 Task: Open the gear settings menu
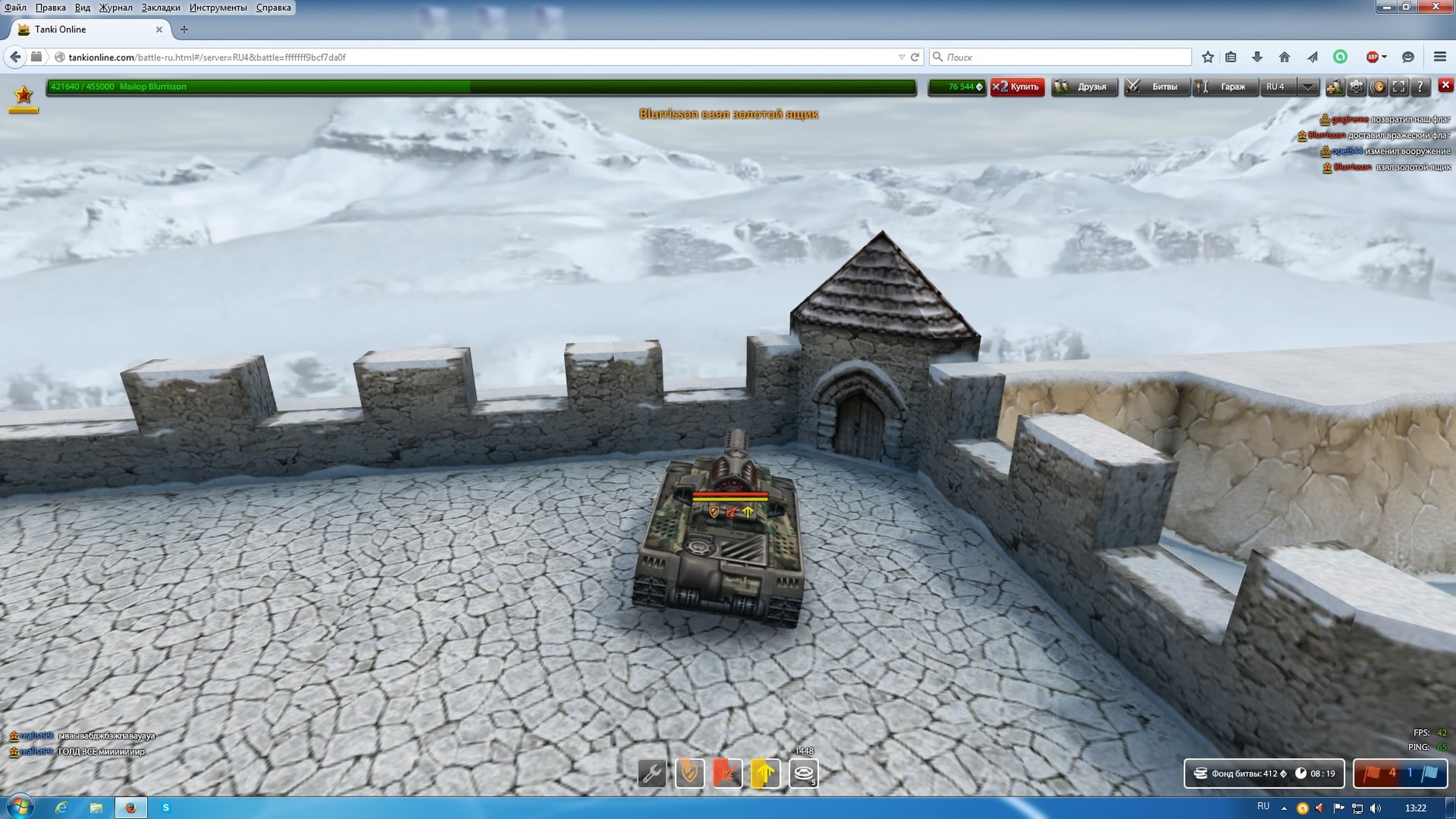(x=1356, y=87)
